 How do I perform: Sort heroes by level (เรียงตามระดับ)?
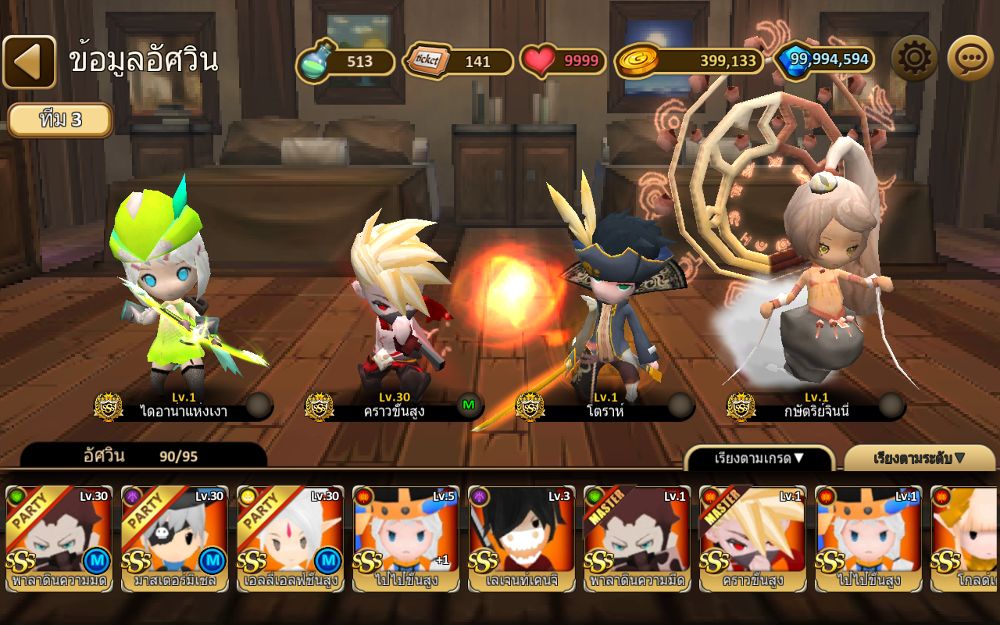[x=919, y=459]
